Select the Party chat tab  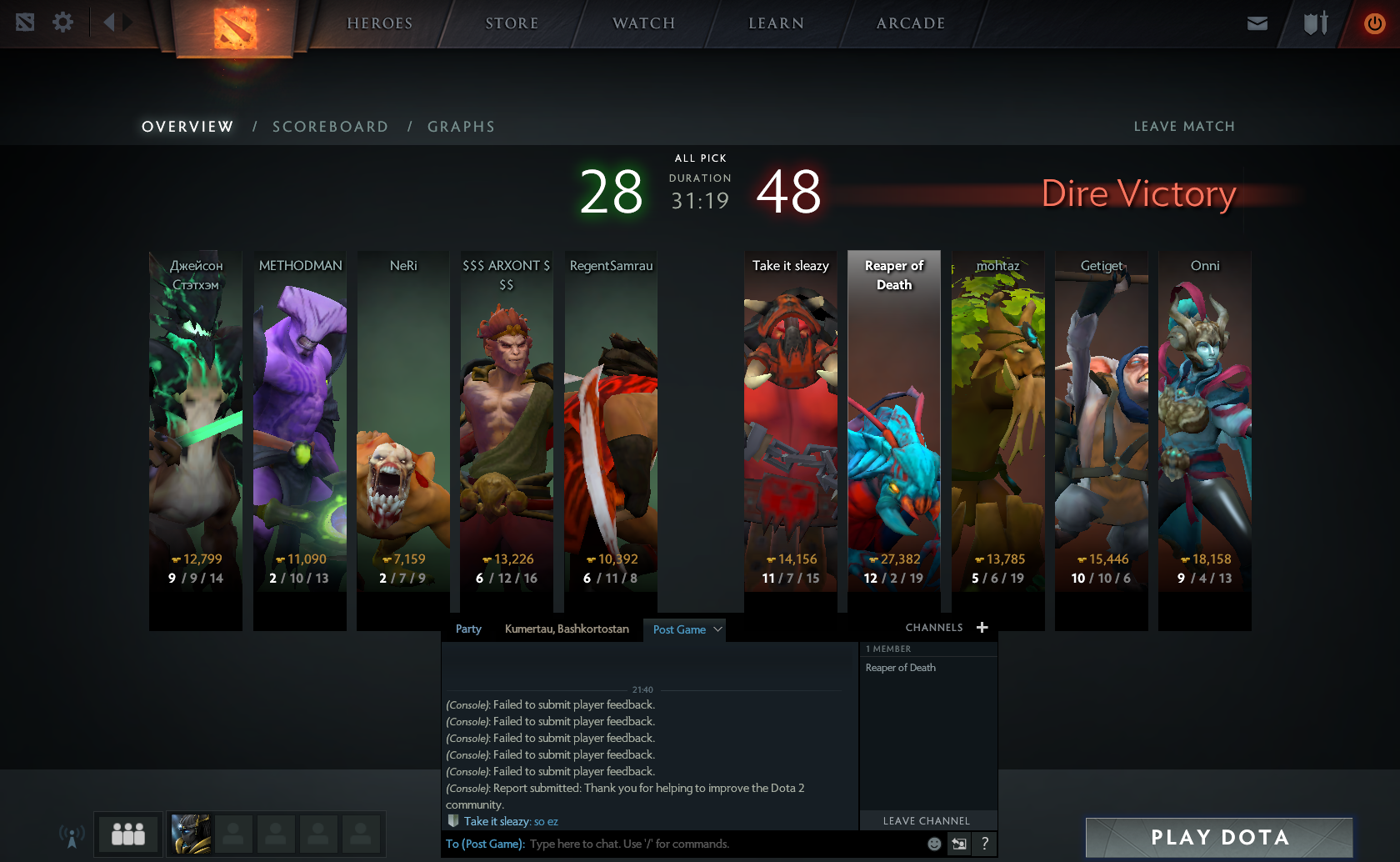click(468, 629)
